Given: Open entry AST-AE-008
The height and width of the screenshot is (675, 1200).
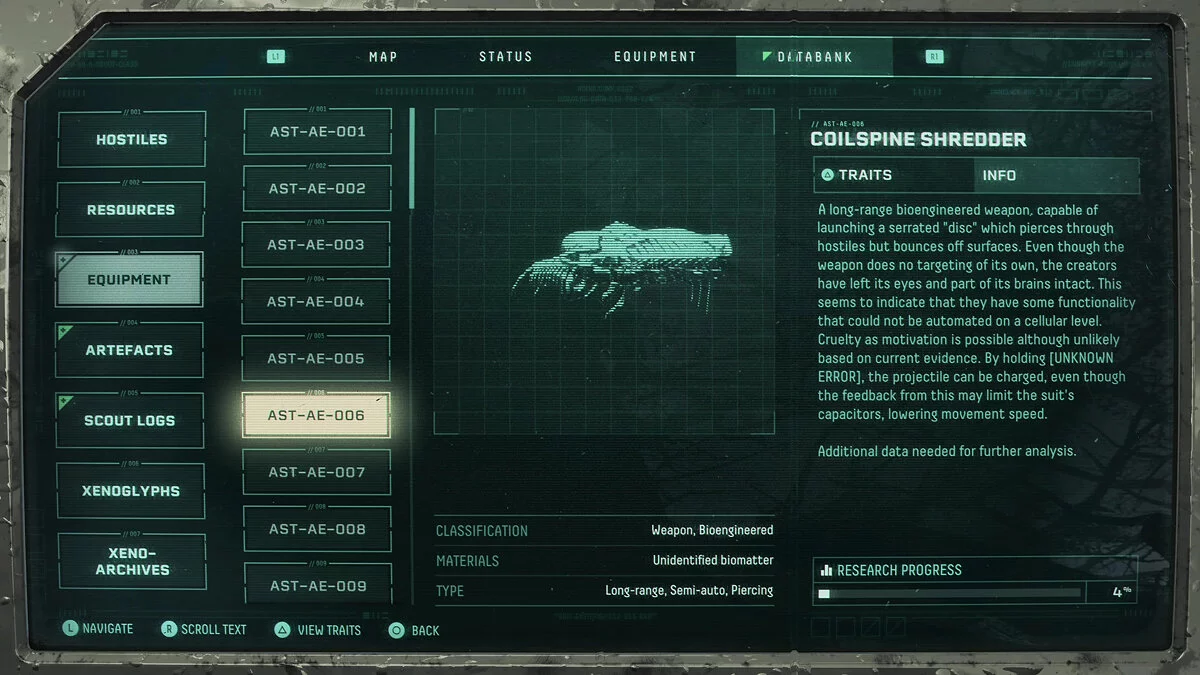Looking at the screenshot, I should pos(316,529).
